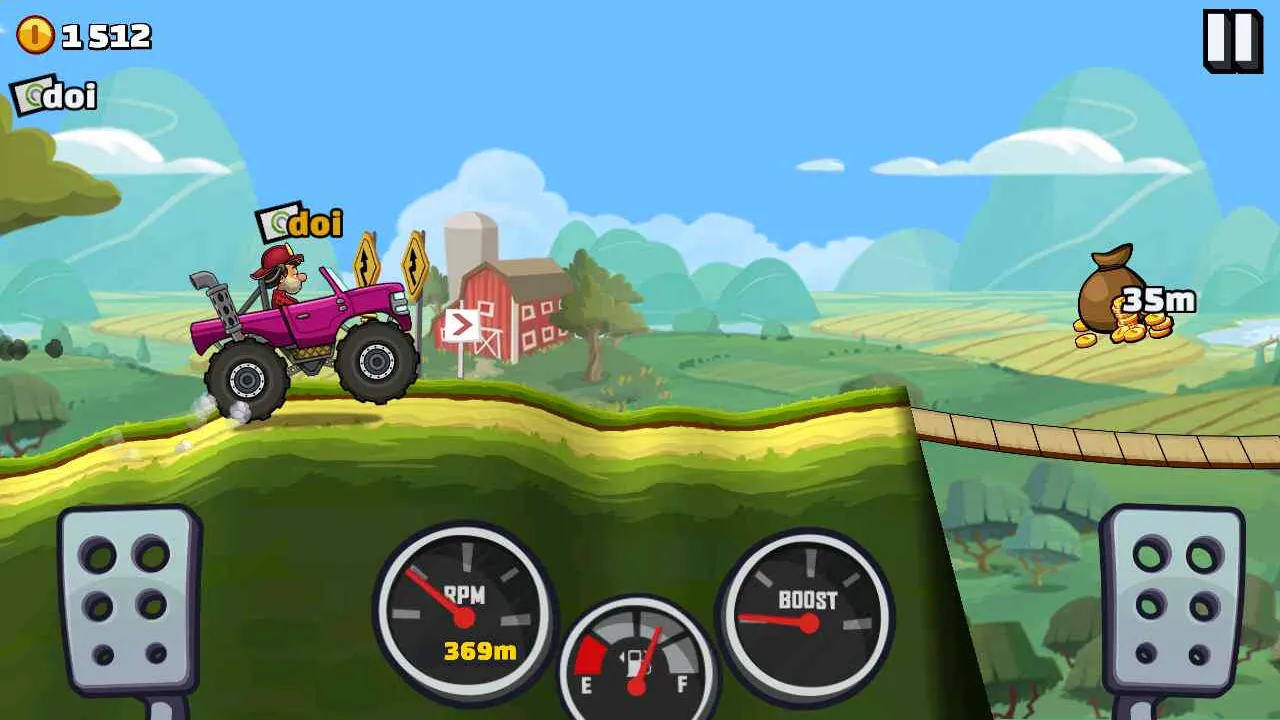Tap the brake pedal on the left
This screenshot has width=1280, height=720.
coord(127,599)
